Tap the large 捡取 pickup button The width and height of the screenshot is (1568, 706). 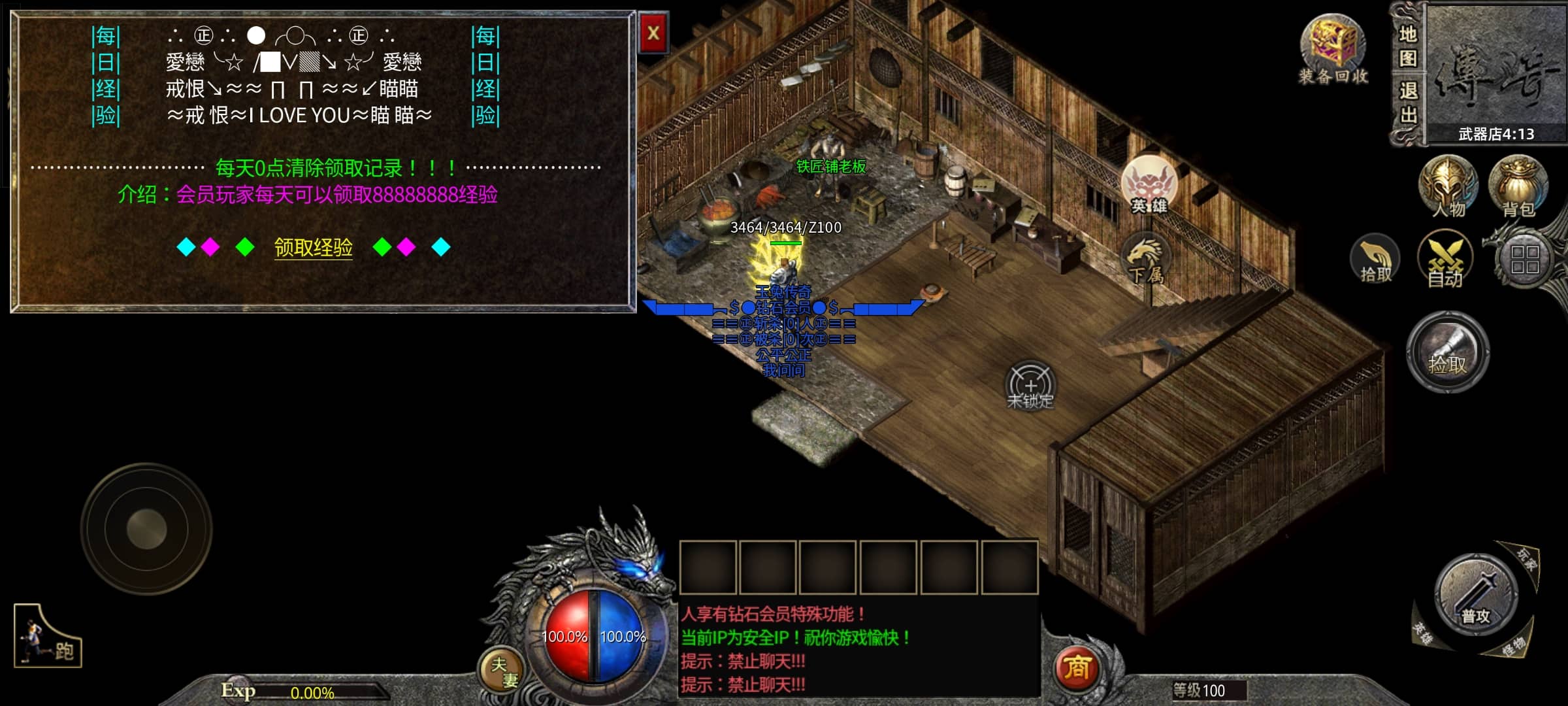click(x=1448, y=353)
